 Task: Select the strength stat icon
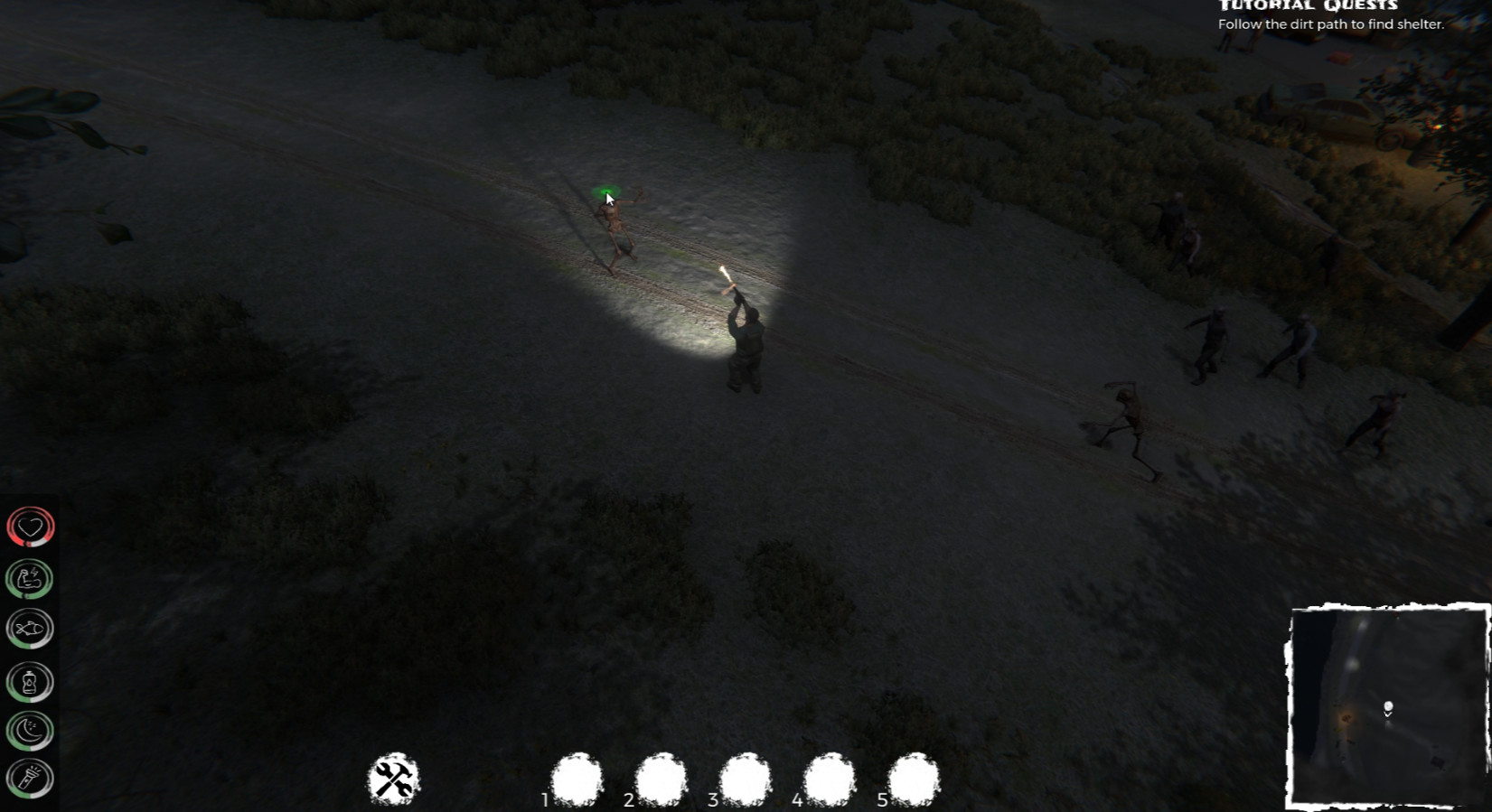coord(29,577)
